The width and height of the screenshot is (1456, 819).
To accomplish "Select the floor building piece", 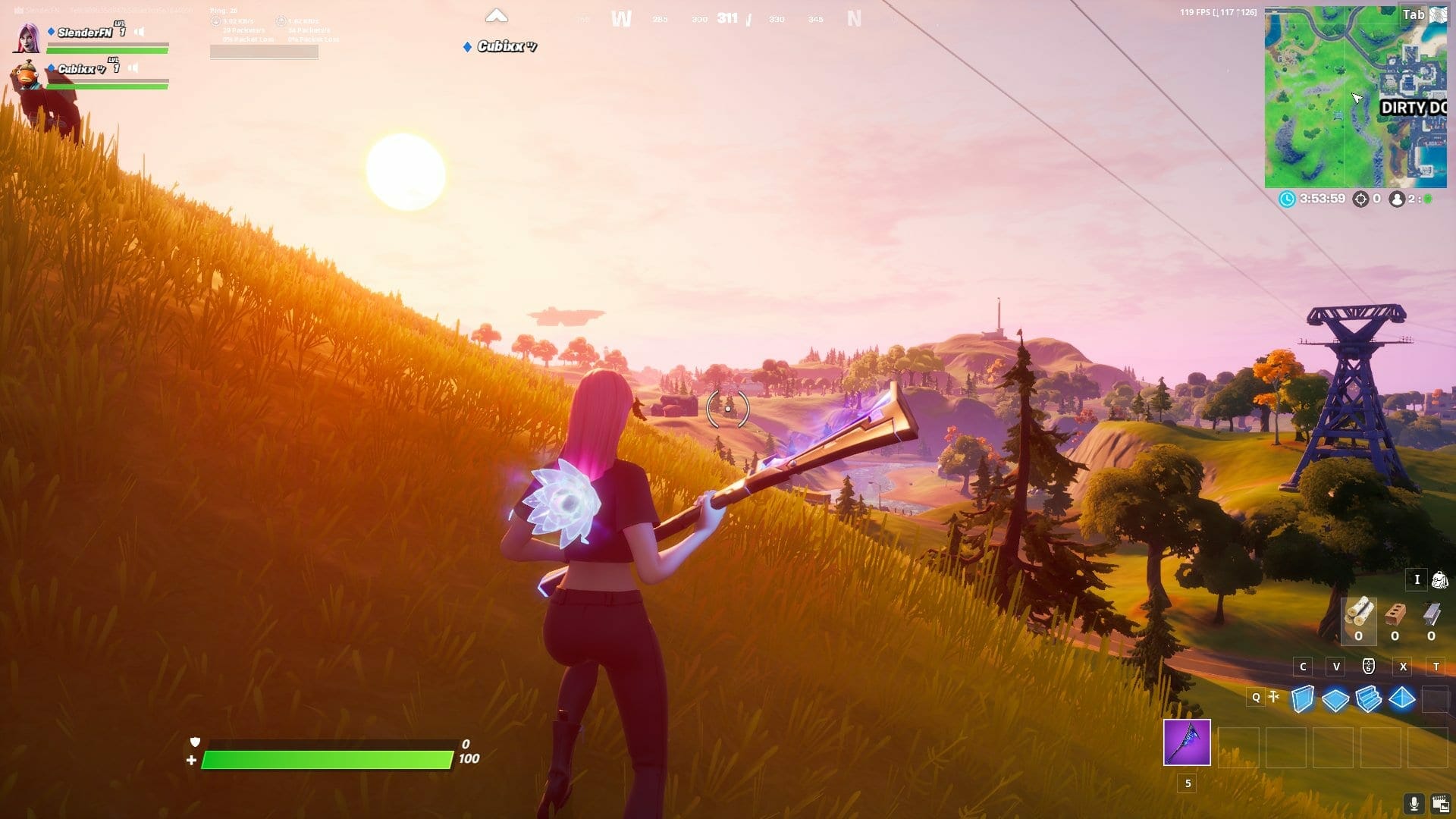I will [1335, 698].
